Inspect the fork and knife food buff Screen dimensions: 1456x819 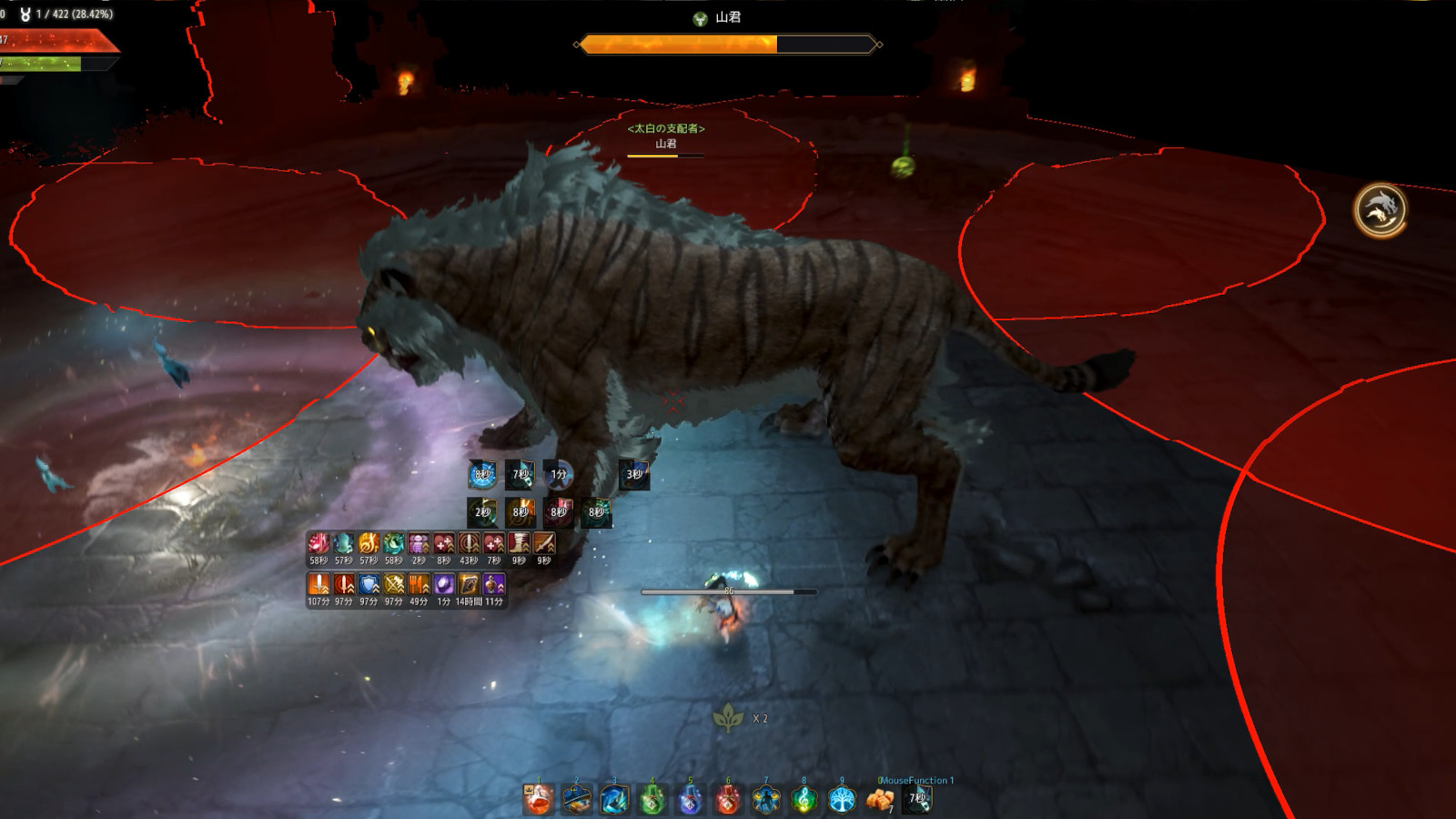419,584
